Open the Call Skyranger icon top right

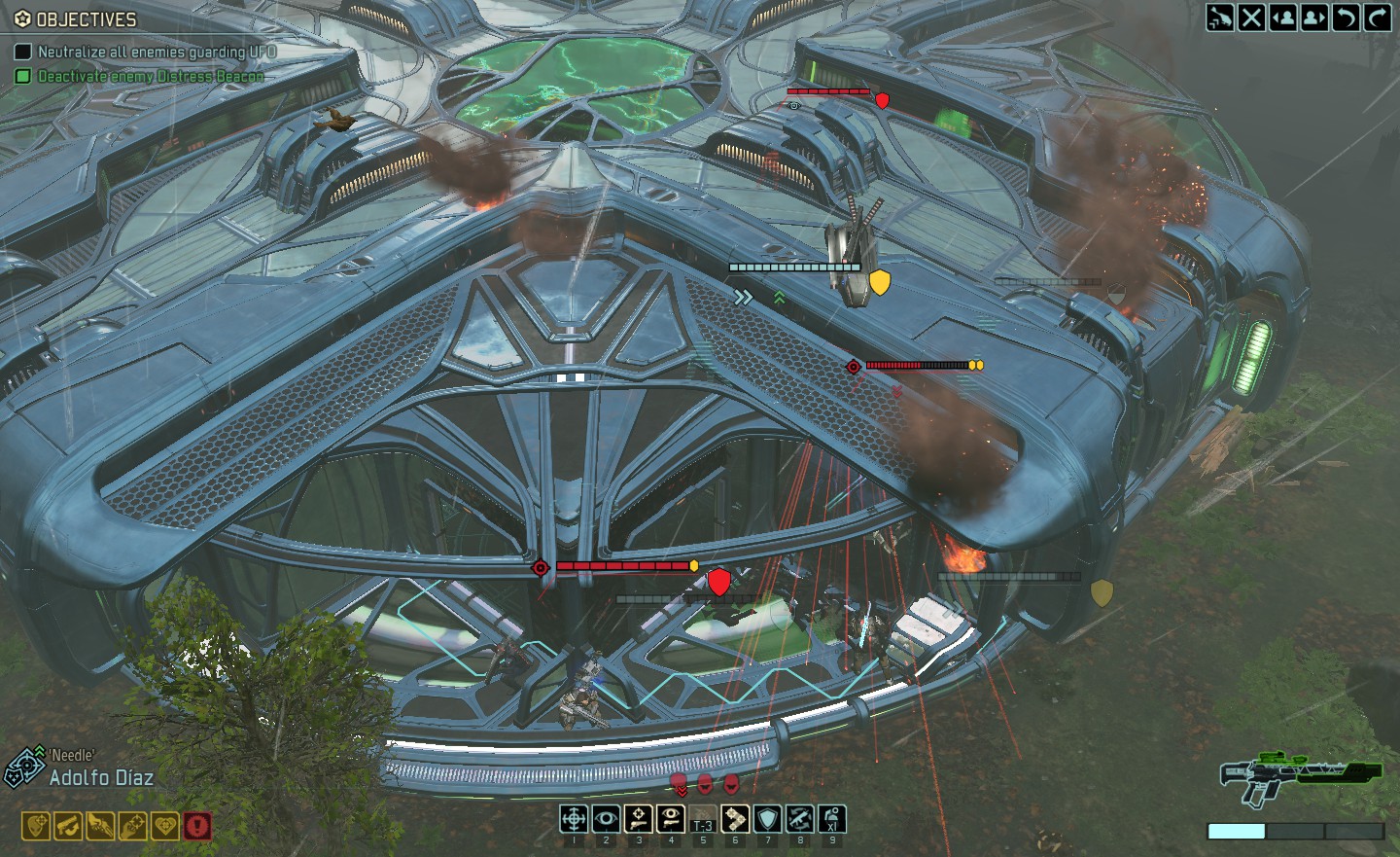coord(1219,17)
